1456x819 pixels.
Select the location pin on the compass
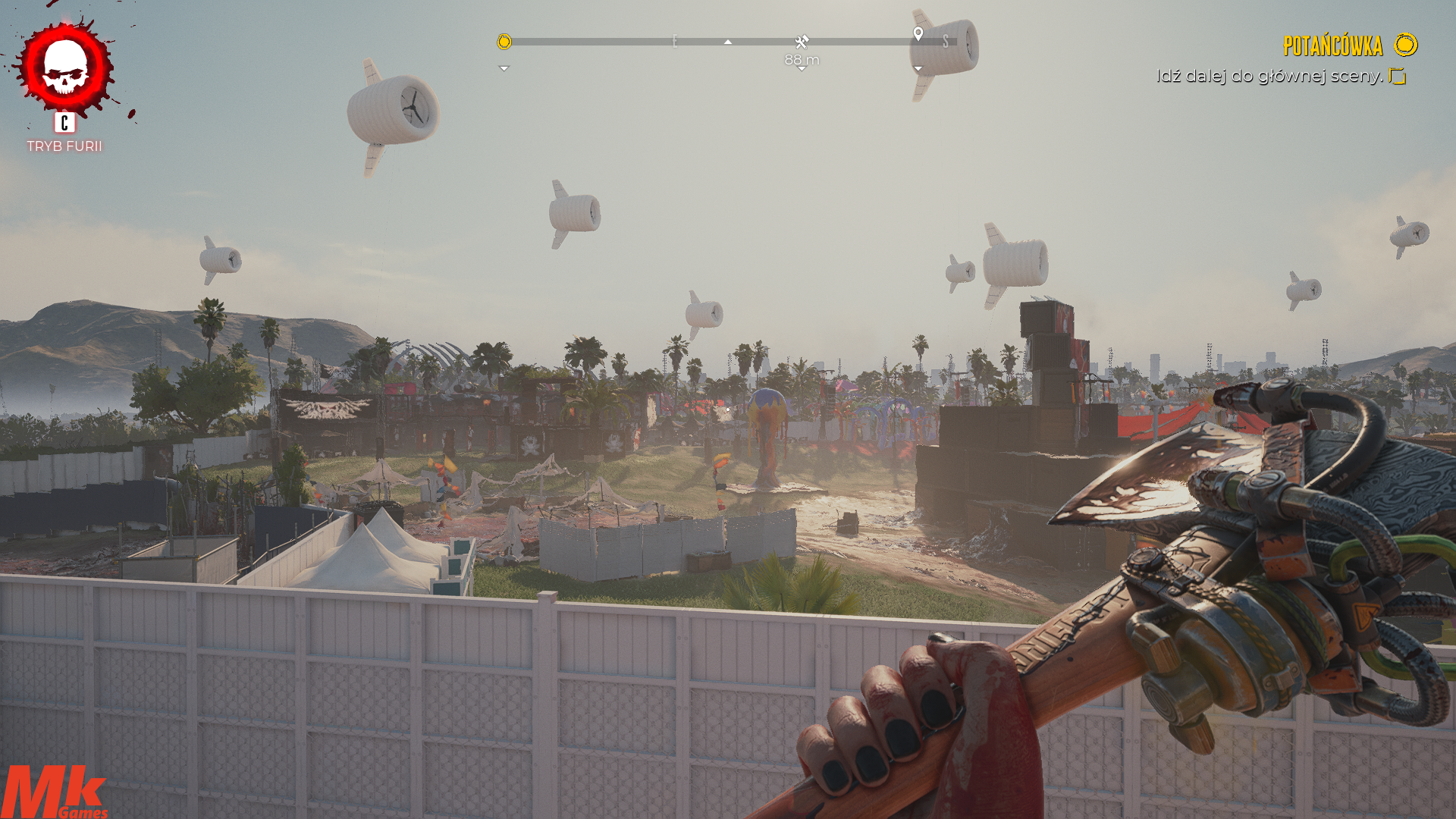(918, 34)
